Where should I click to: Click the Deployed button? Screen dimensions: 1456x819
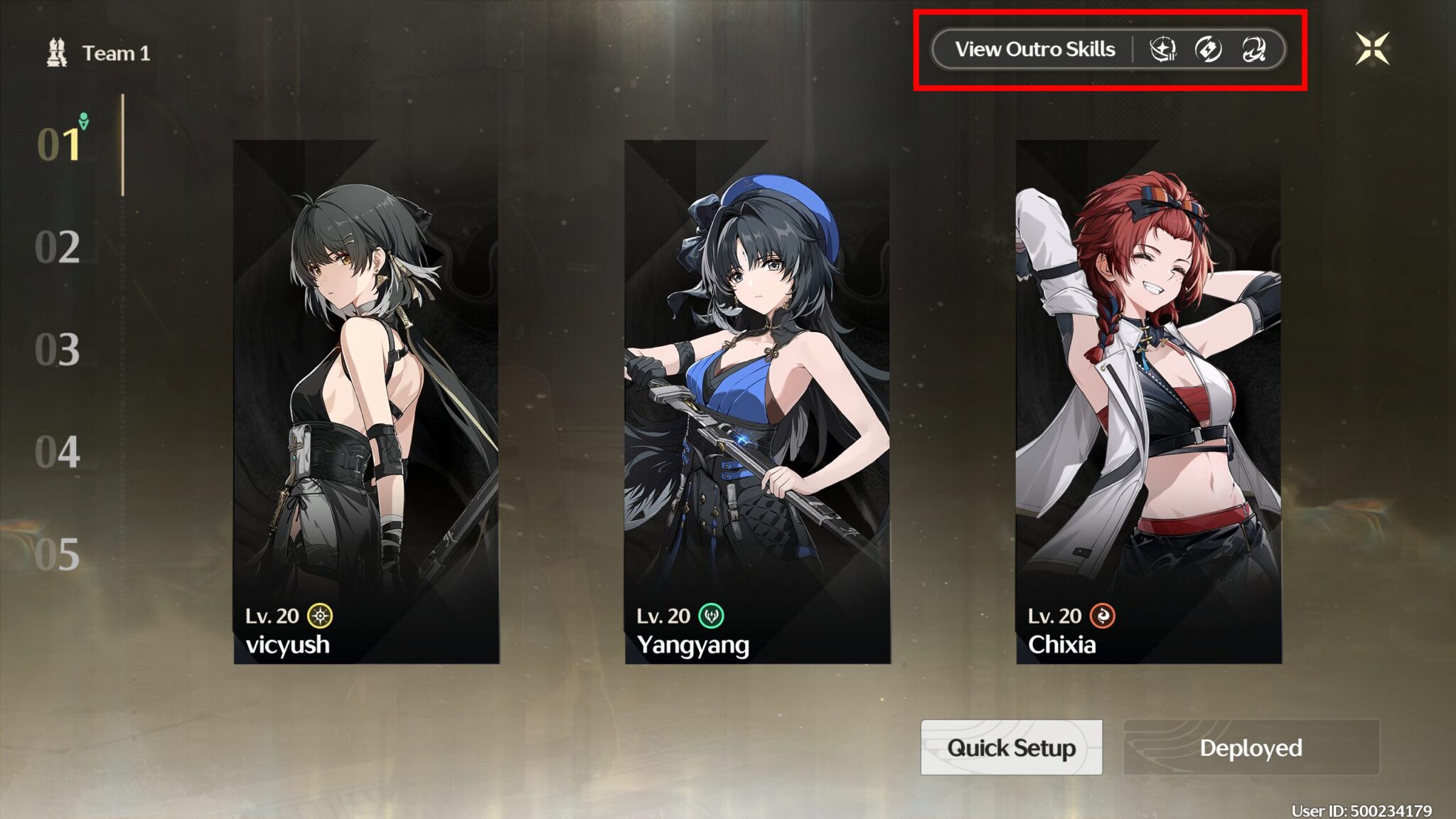(1251, 747)
